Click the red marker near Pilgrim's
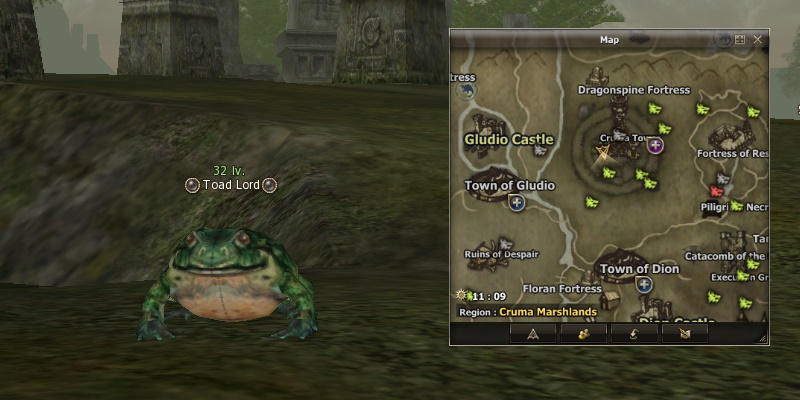Image resolution: width=800 pixels, height=400 pixels. (x=716, y=190)
